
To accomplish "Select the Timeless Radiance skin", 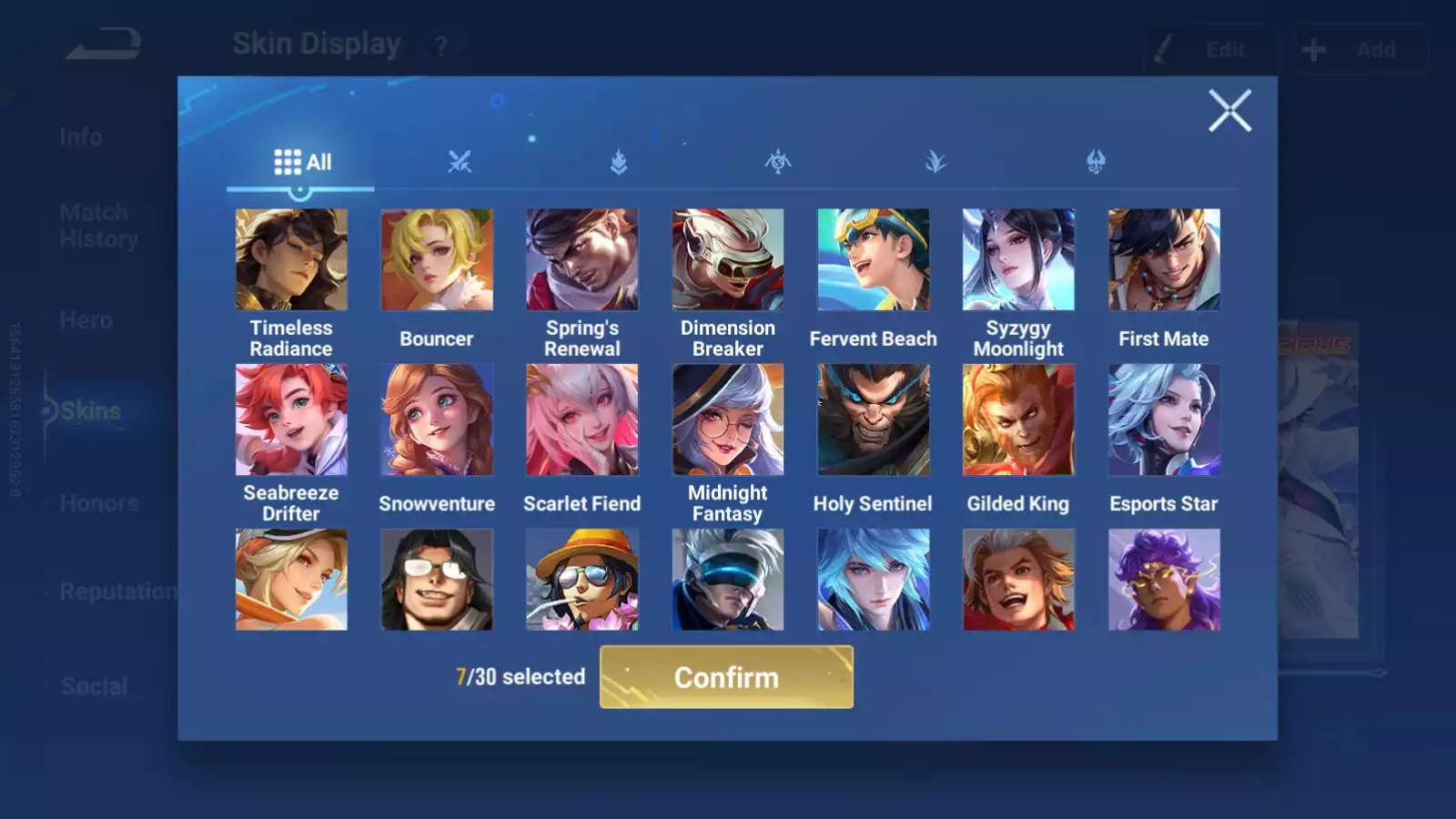I will [291, 260].
